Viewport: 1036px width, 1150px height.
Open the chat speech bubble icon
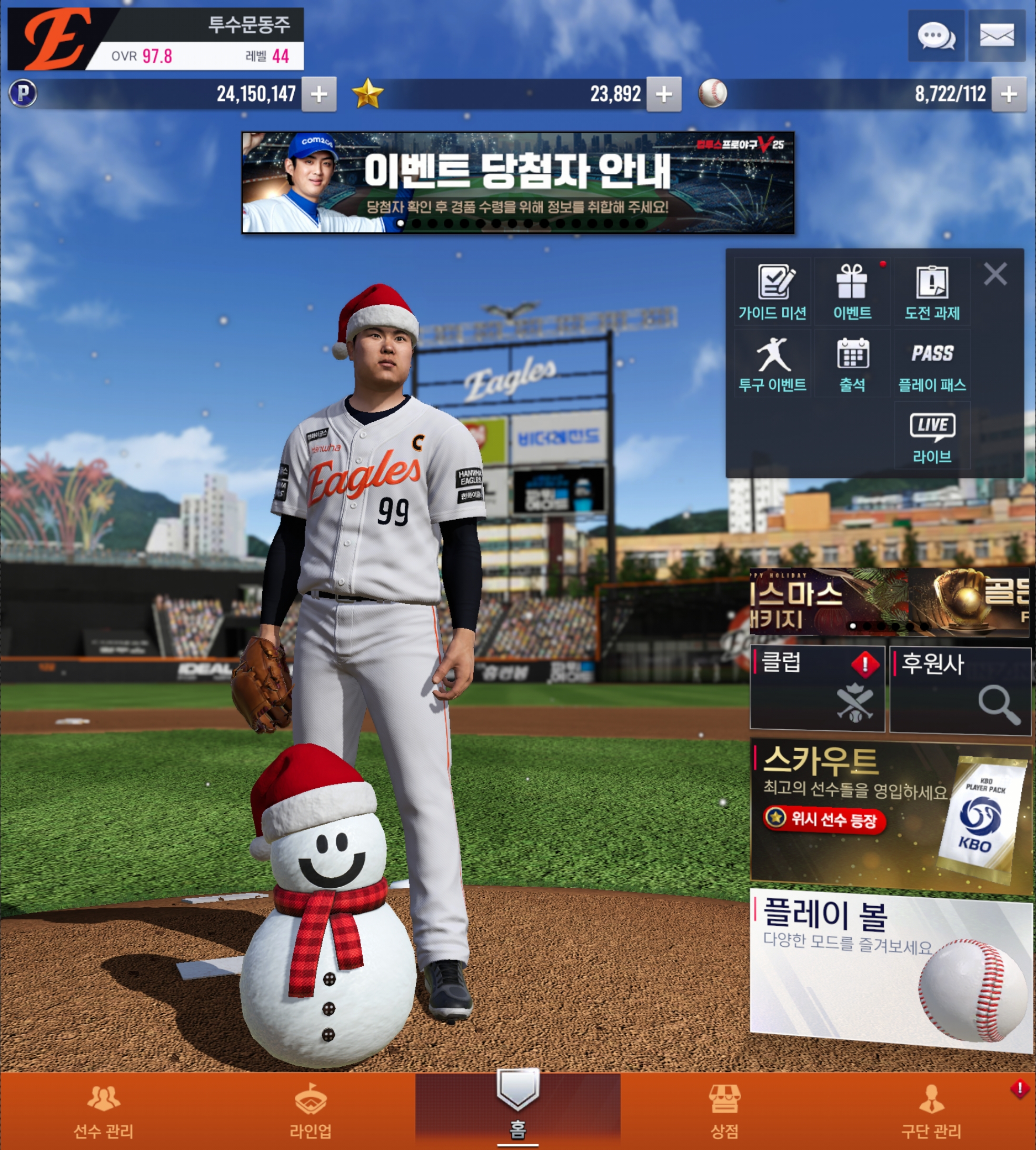[x=936, y=36]
